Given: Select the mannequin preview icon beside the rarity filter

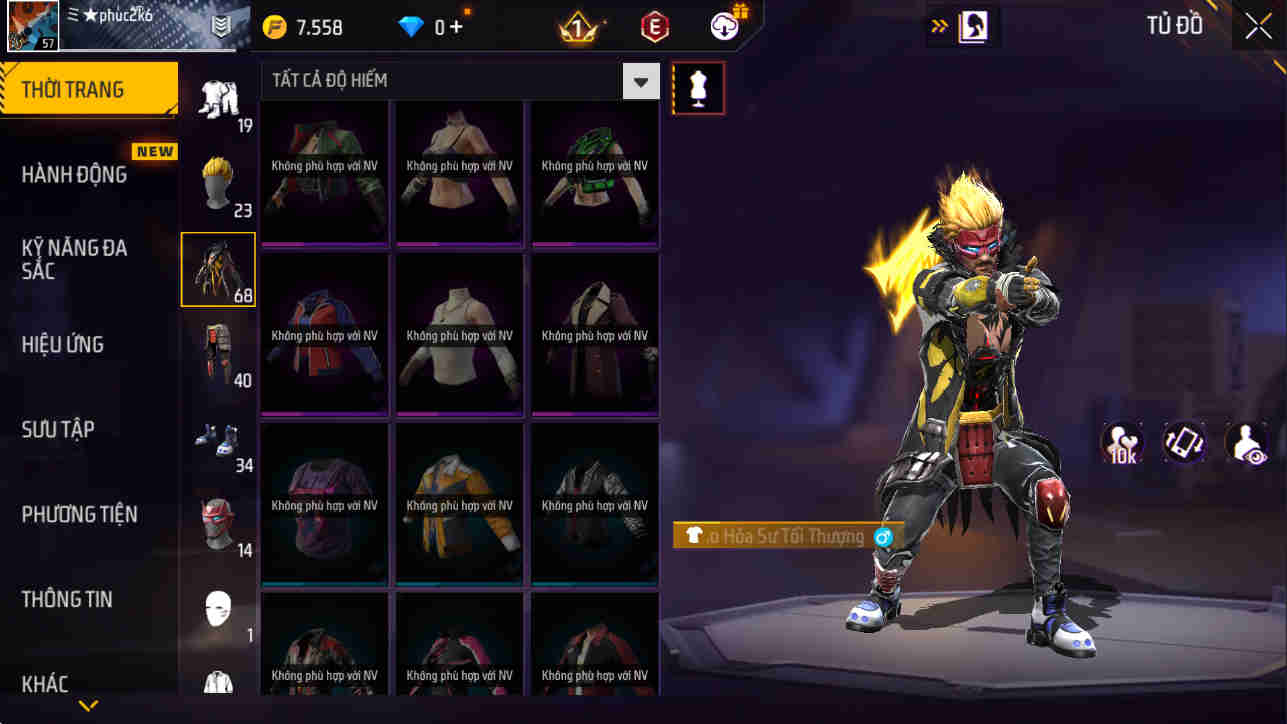Looking at the screenshot, I should click(697, 88).
